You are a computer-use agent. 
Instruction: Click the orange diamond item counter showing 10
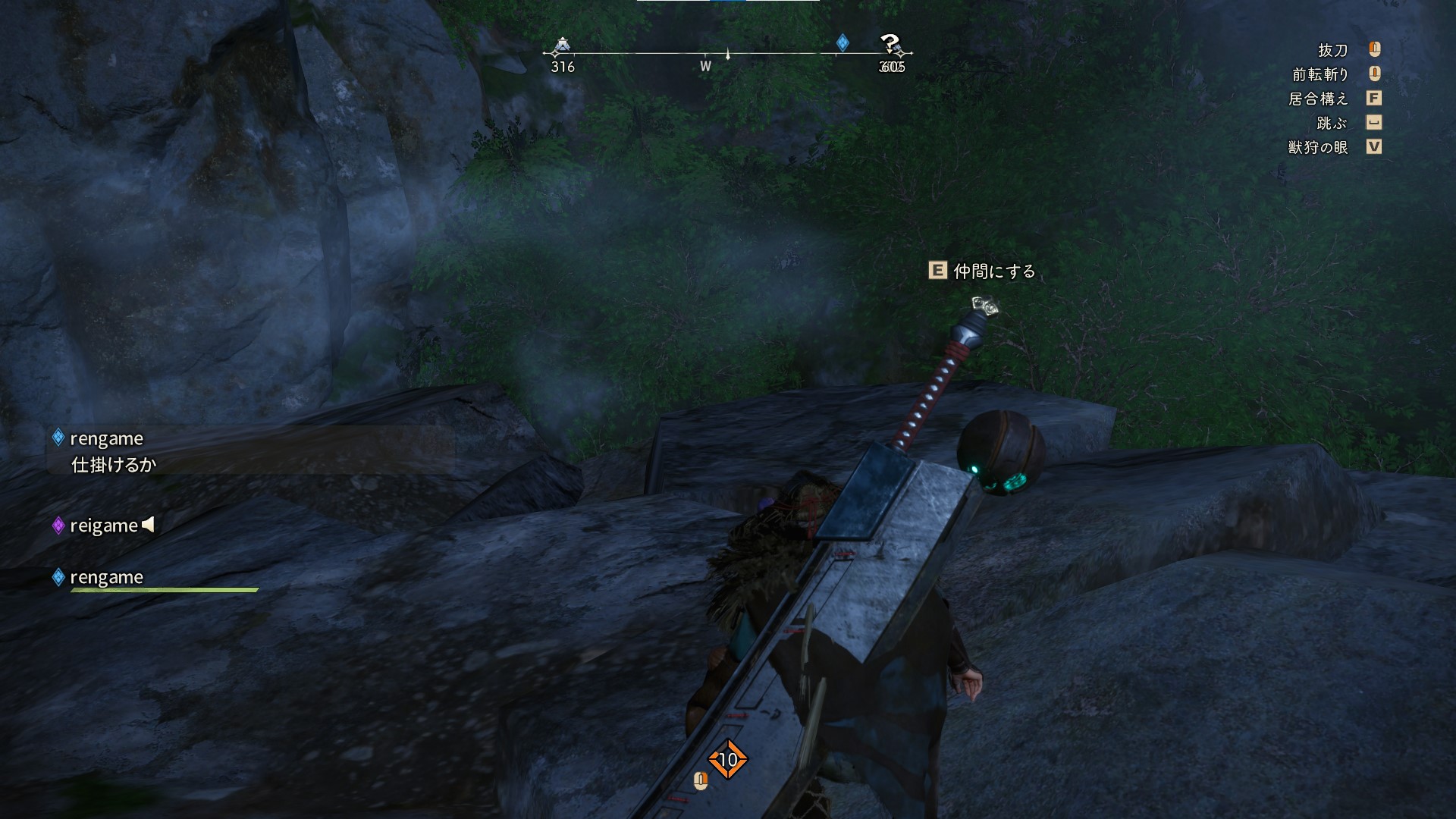pos(728,759)
